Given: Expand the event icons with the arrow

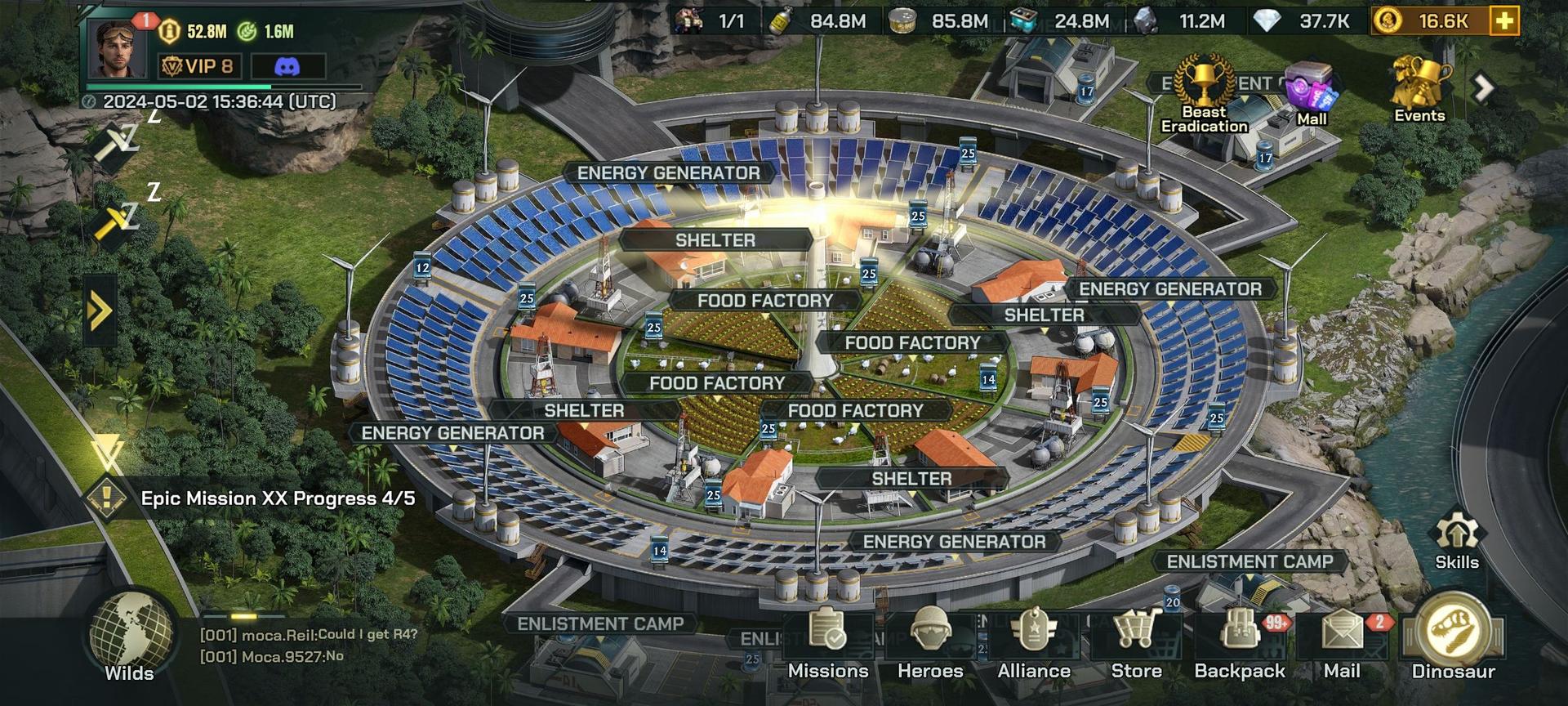Looking at the screenshot, I should click(x=1484, y=87).
